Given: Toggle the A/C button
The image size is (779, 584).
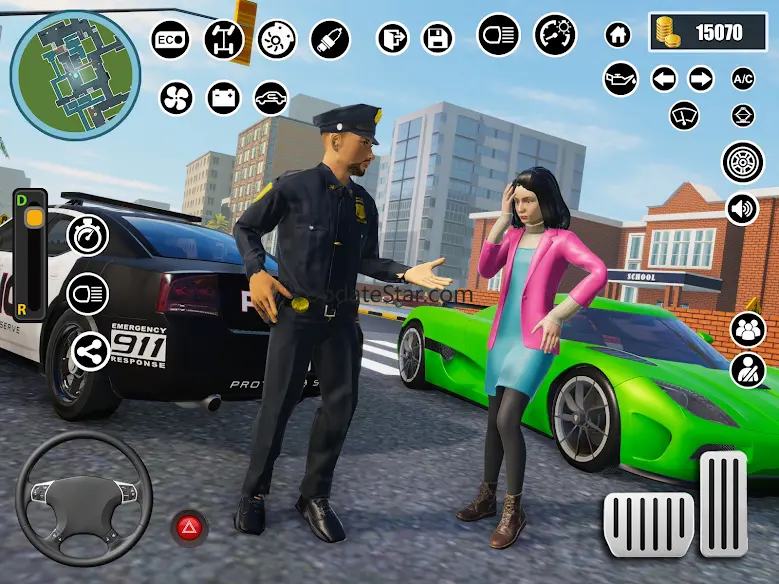Looking at the screenshot, I should click(743, 79).
